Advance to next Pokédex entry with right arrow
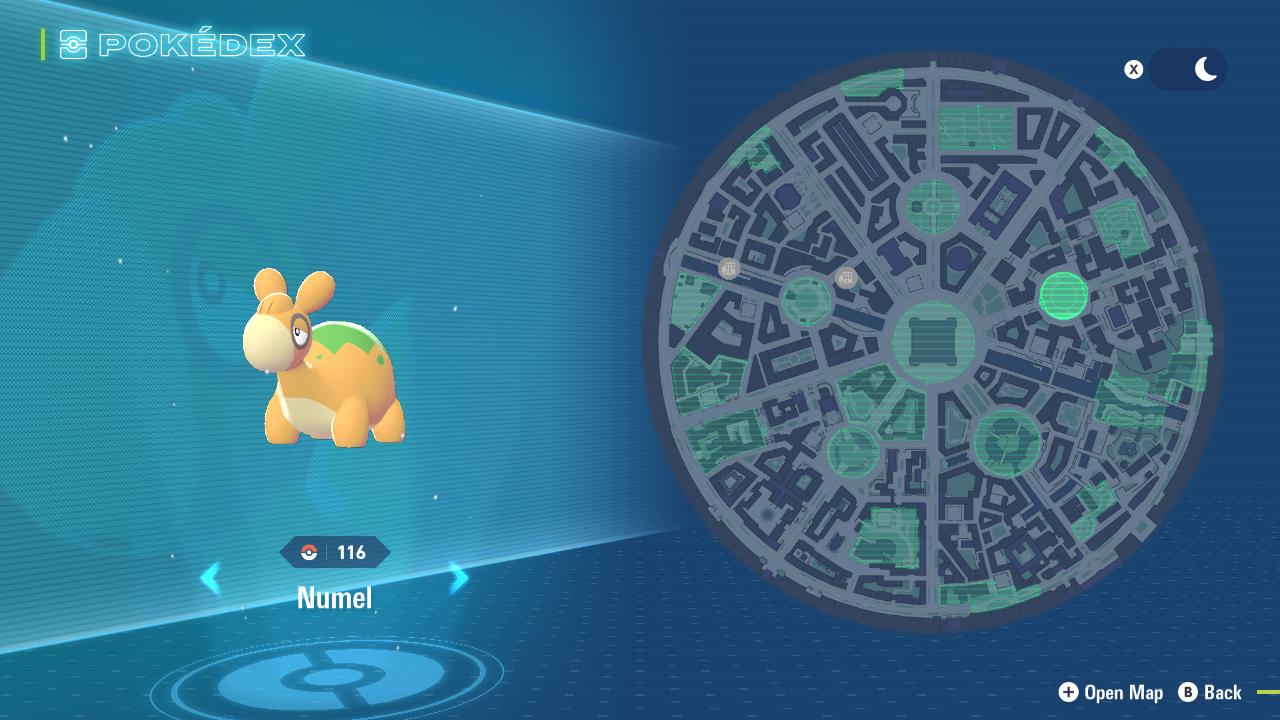Viewport: 1280px width, 720px height. click(459, 578)
